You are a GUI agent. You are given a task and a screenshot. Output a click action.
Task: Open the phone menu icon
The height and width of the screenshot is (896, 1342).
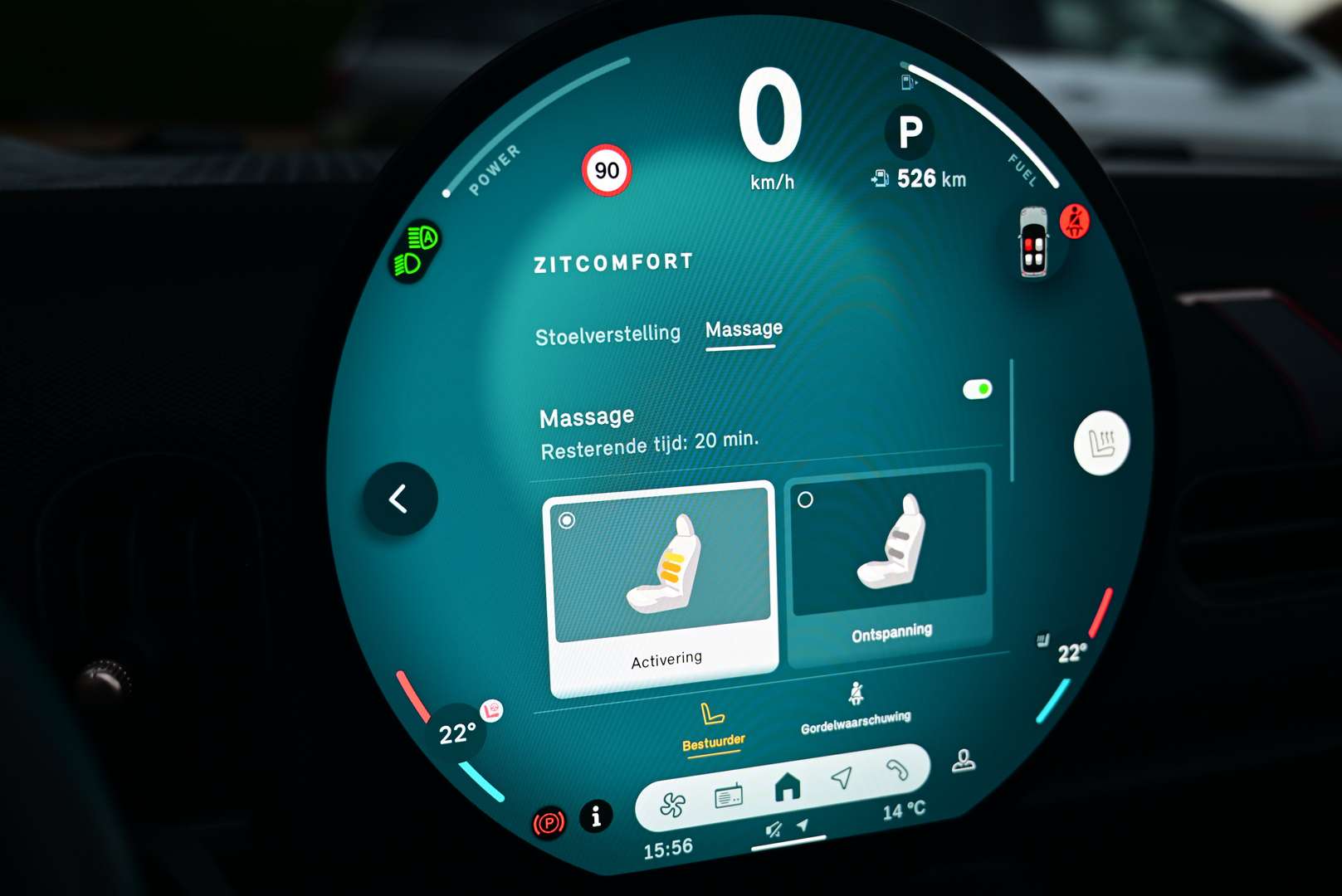(x=897, y=770)
